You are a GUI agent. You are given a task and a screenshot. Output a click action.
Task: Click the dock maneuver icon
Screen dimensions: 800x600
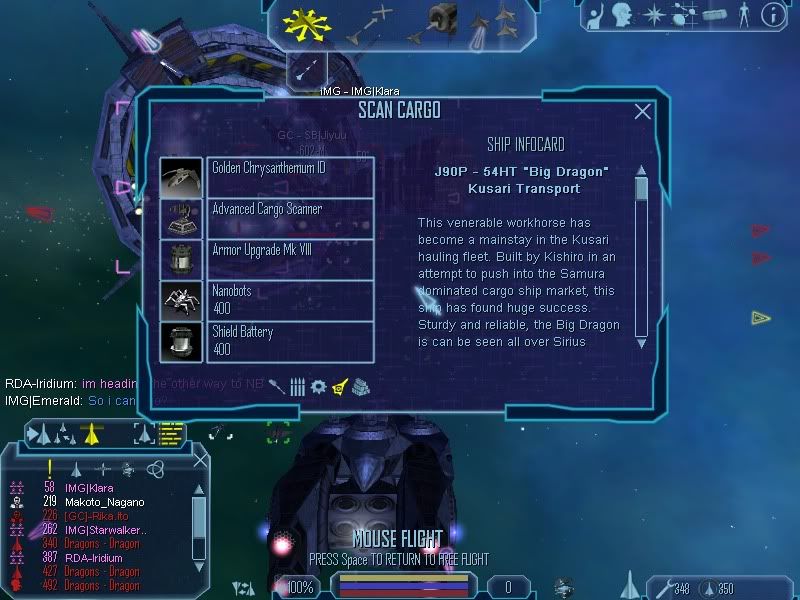pos(440,20)
